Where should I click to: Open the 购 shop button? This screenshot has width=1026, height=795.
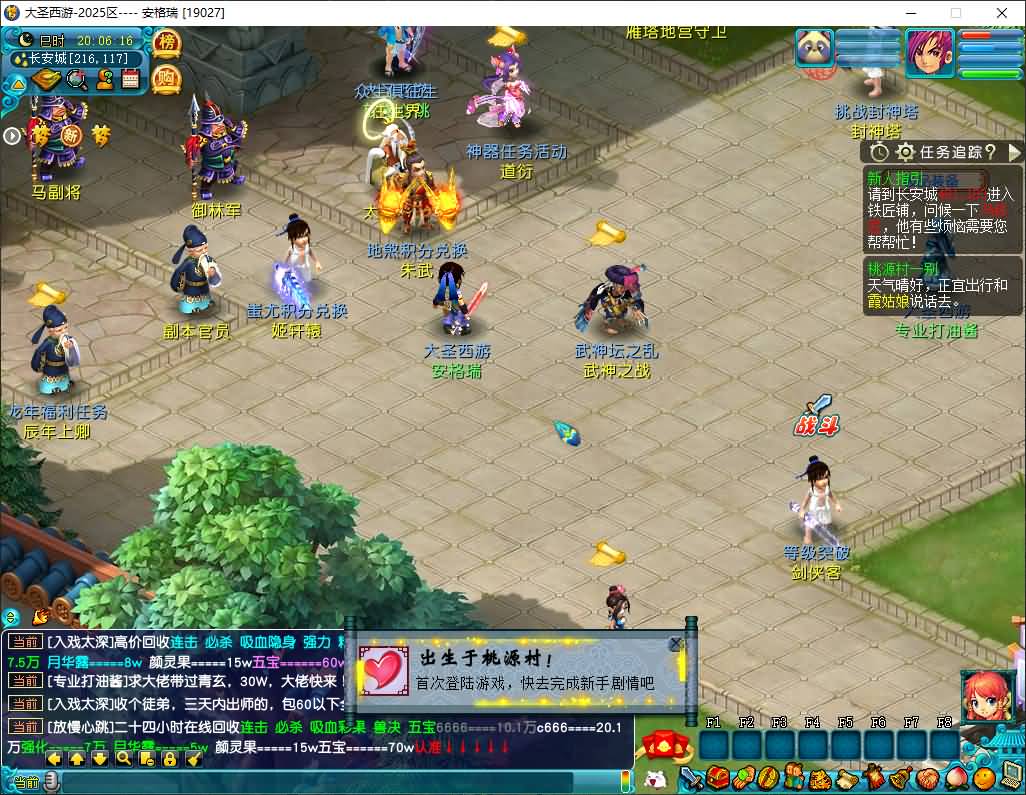167,78
